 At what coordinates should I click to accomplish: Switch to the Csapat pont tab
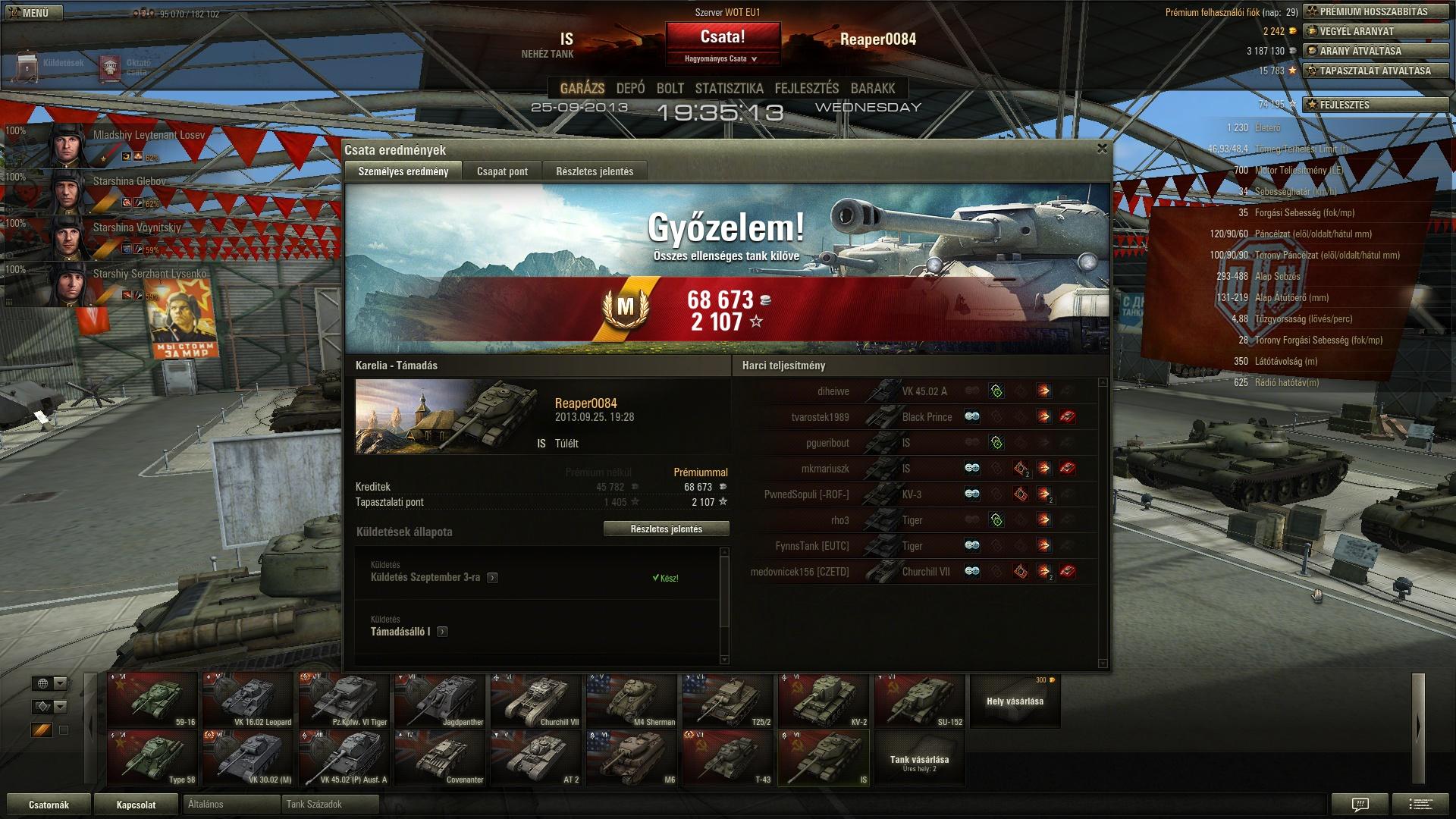click(x=502, y=171)
